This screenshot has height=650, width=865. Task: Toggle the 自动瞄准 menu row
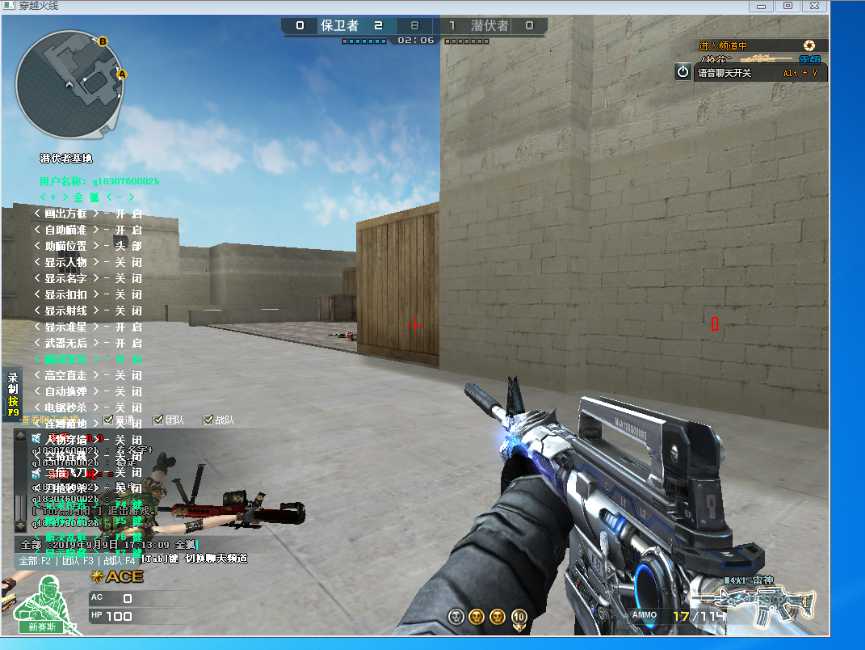pyautogui.click(x=88, y=230)
